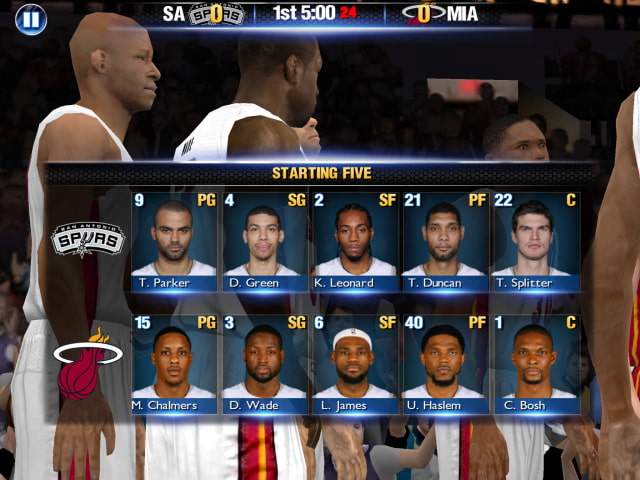Select T. Parker's point guard card
Image resolution: width=640 pixels, height=480 pixels.
click(x=174, y=241)
